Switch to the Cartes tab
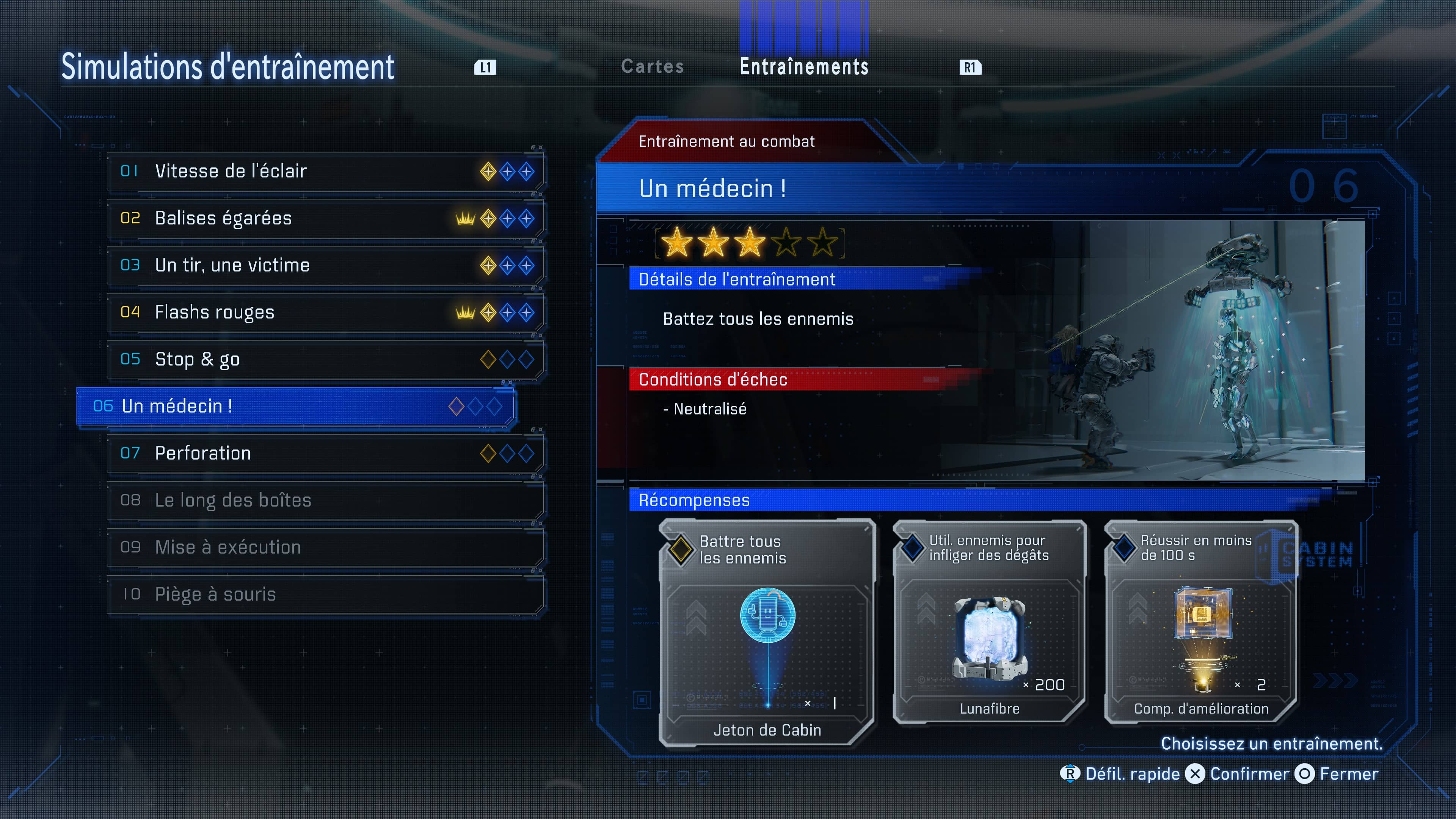This screenshot has width=1456, height=819. (x=652, y=67)
